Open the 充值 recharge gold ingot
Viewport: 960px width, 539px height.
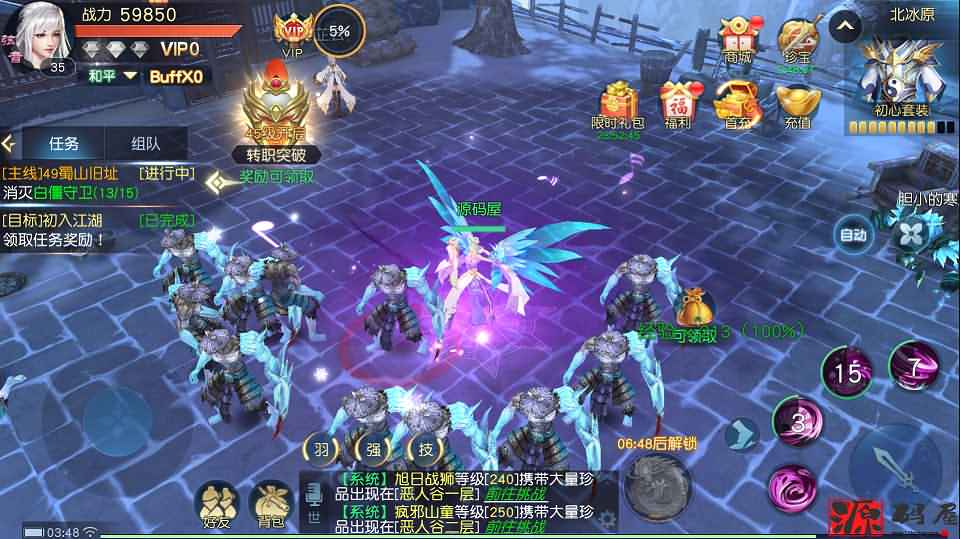[x=797, y=105]
